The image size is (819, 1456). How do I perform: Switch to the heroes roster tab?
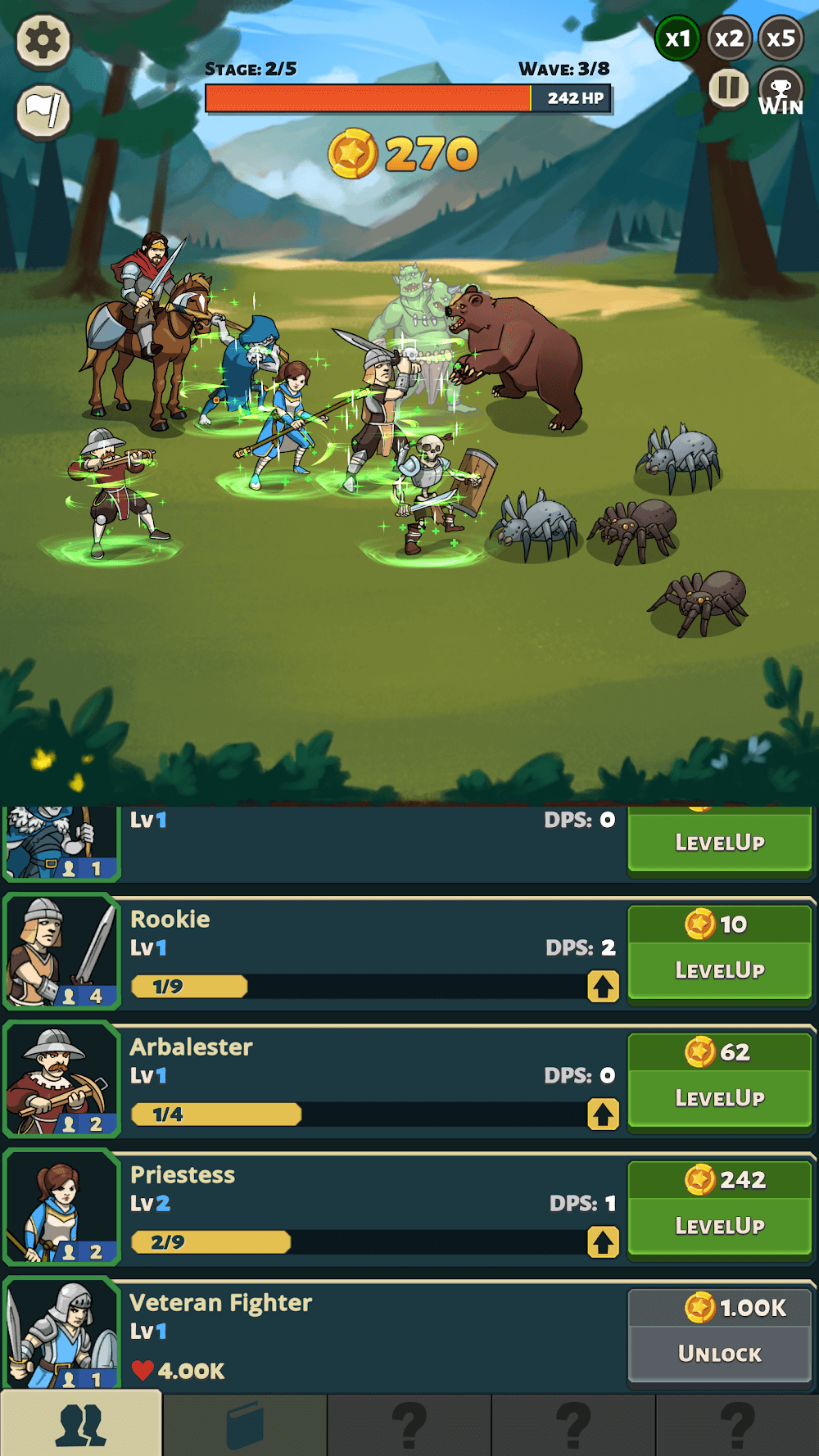pyautogui.click(x=81, y=1425)
